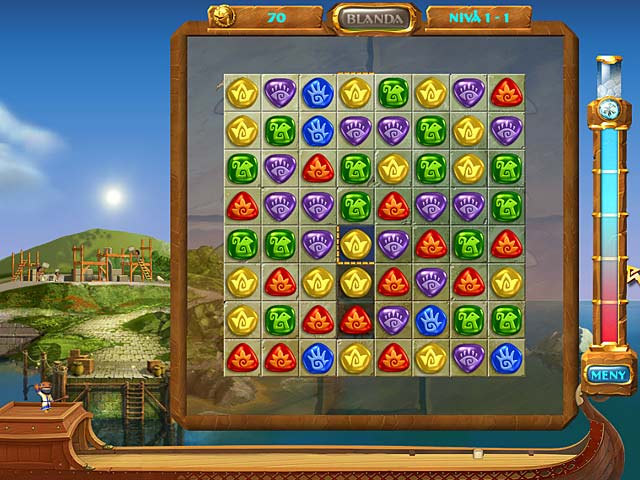The width and height of the screenshot is (640, 480).
Task: Open the MENY menu
Action: tap(607, 375)
